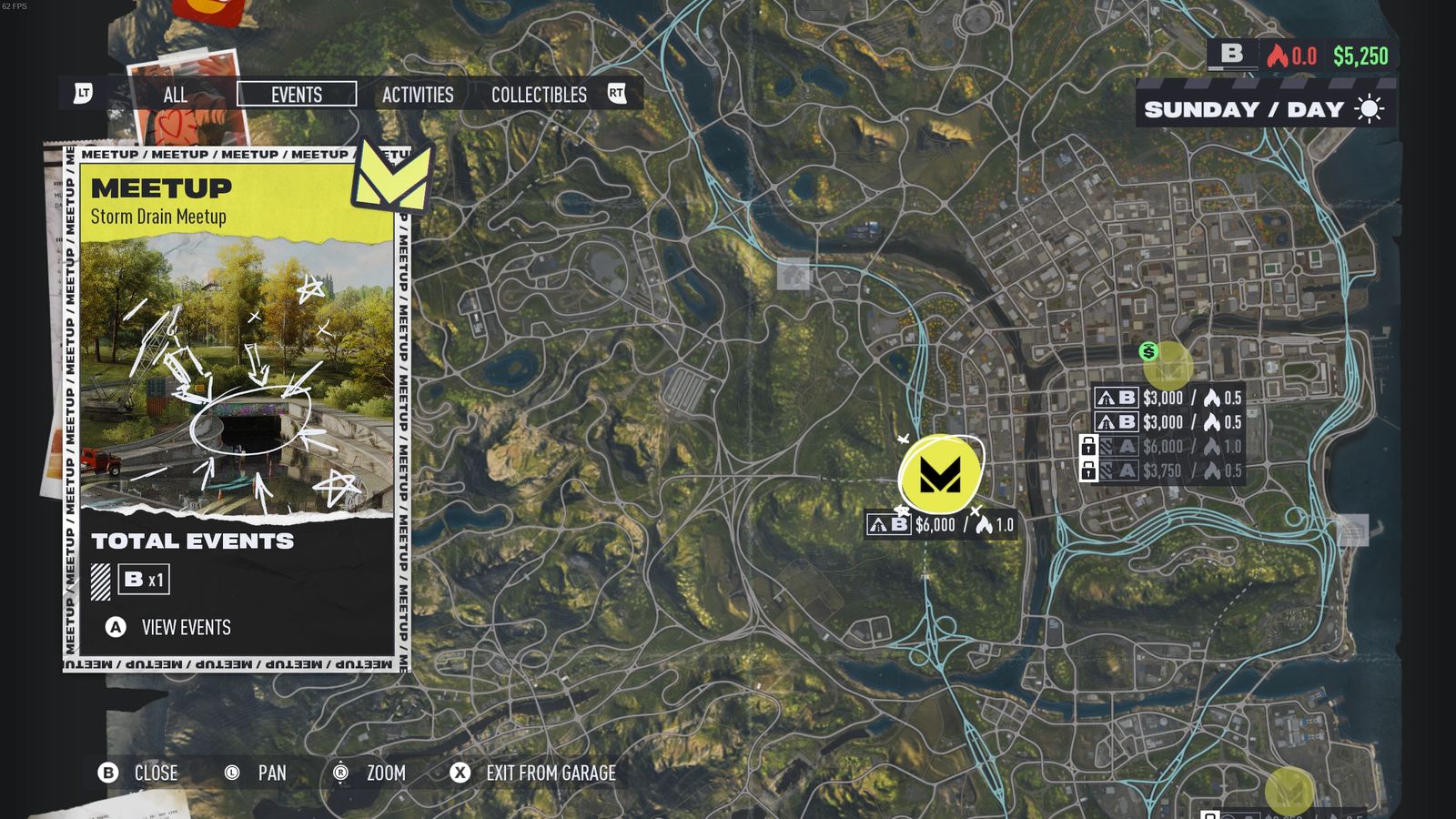Open the ACTIVITIES filter tab
Screen dimensions: 1456x819
pyautogui.click(x=418, y=95)
